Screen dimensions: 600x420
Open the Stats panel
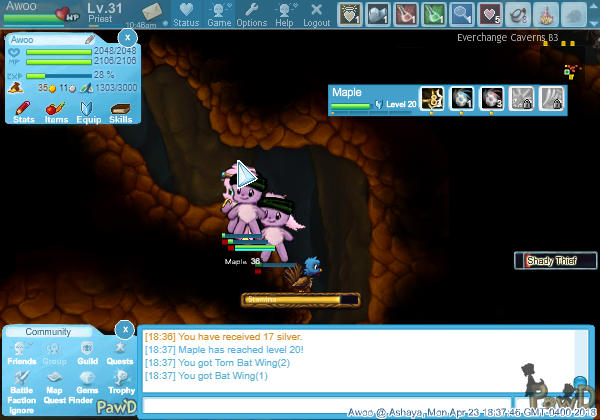tap(24, 110)
